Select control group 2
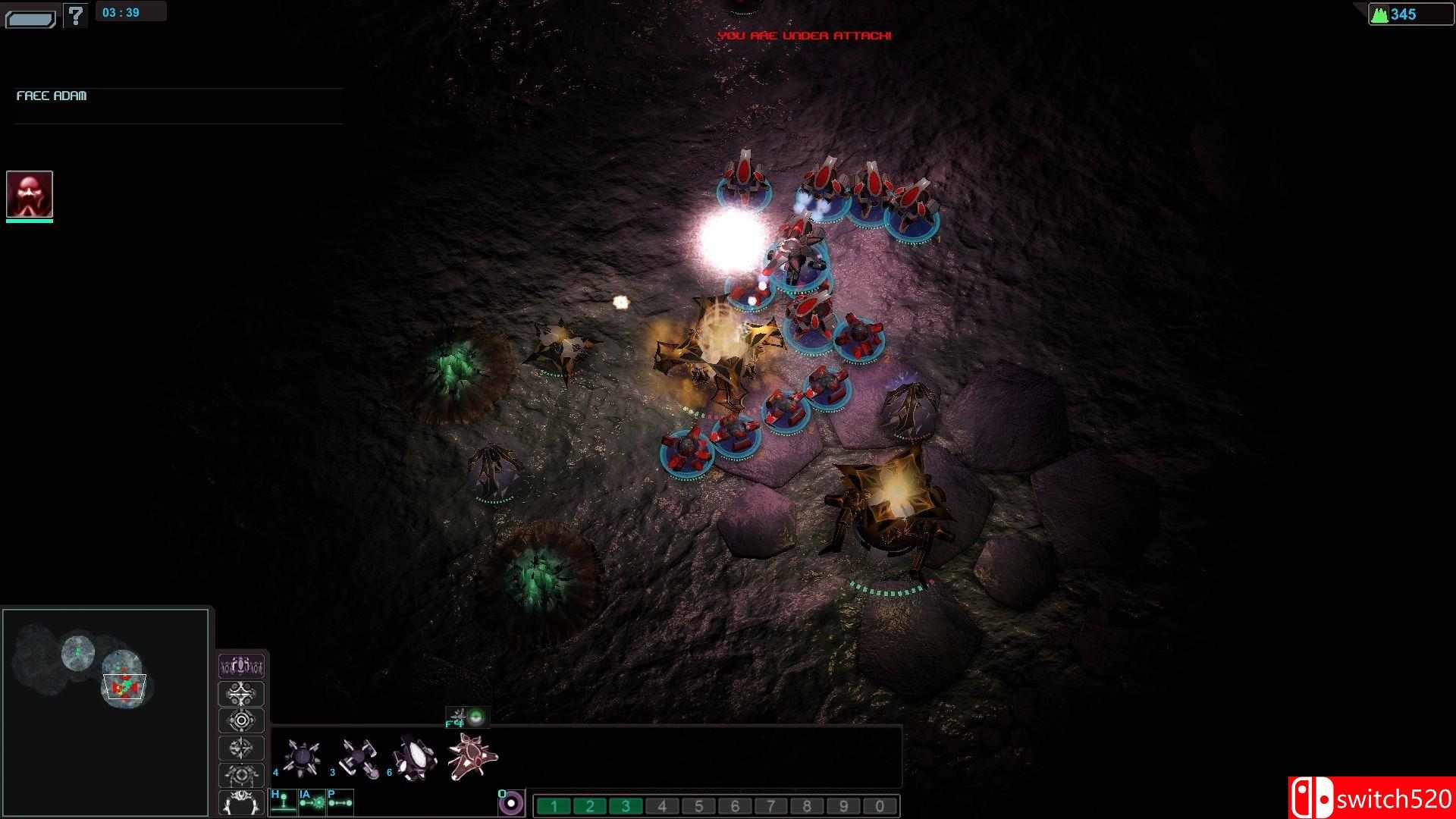Viewport: 1456px width, 819px height. [x=590, y=806]
